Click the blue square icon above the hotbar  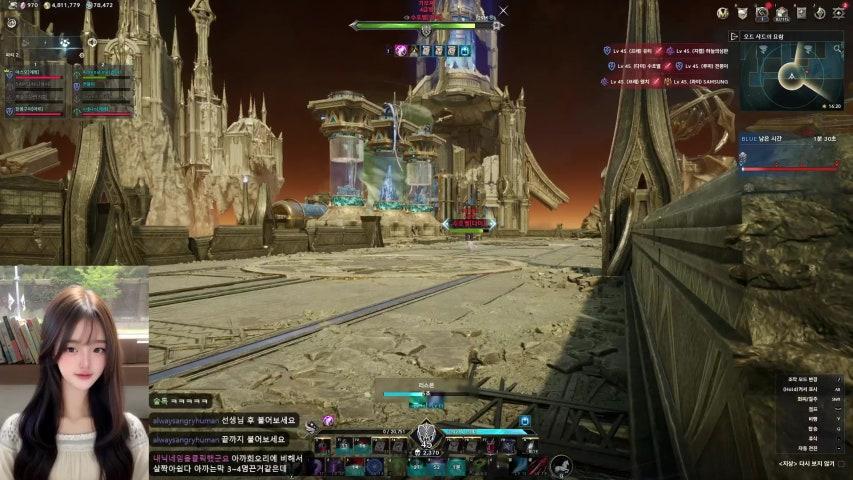(524, 421)
